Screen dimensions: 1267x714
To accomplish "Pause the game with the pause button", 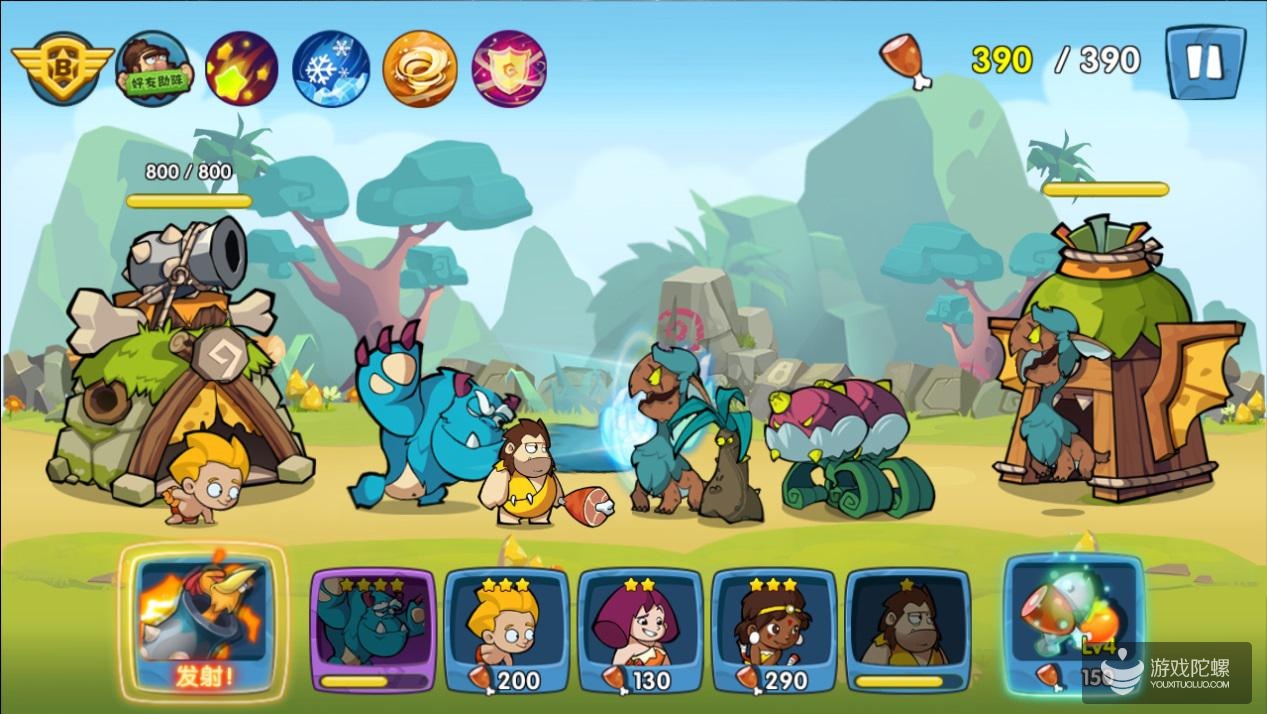I will click(x=1204, y=62).
